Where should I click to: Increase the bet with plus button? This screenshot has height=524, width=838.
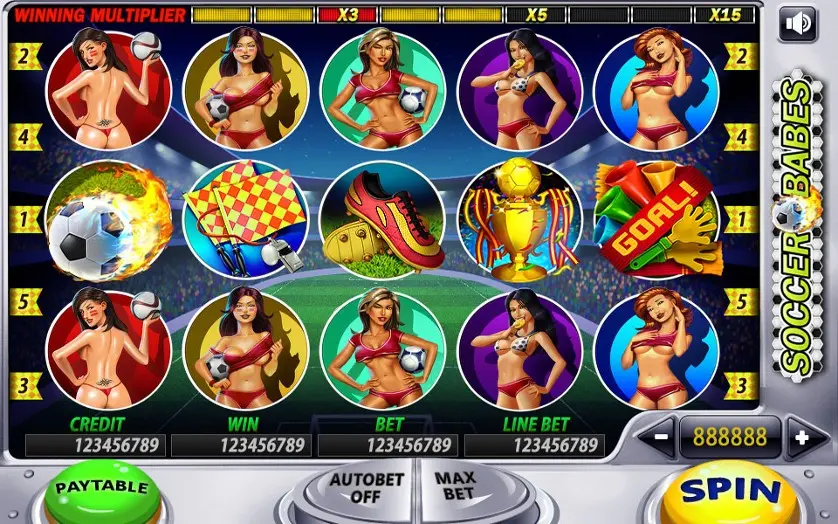800,437
